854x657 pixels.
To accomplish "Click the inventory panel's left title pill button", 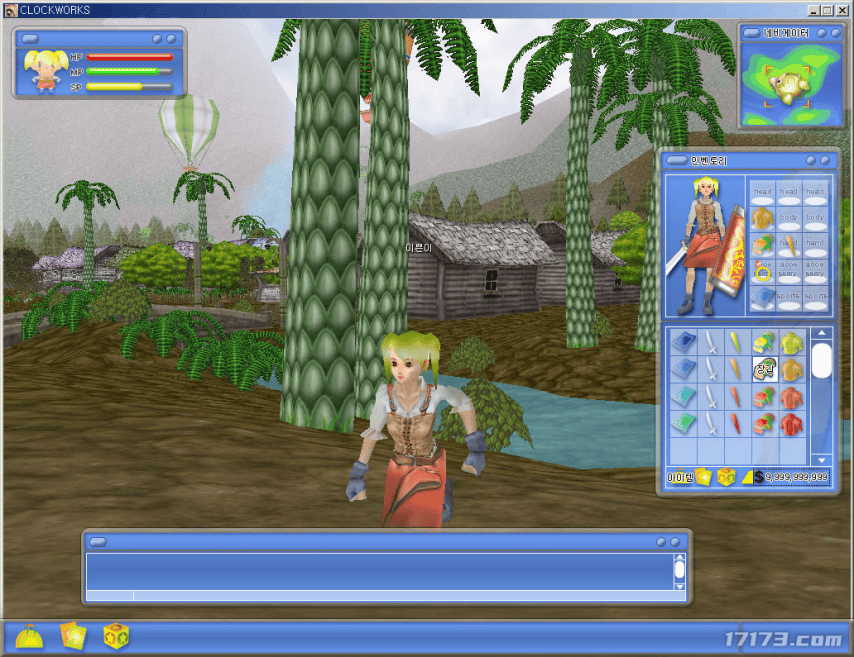I will click(676, 160).
